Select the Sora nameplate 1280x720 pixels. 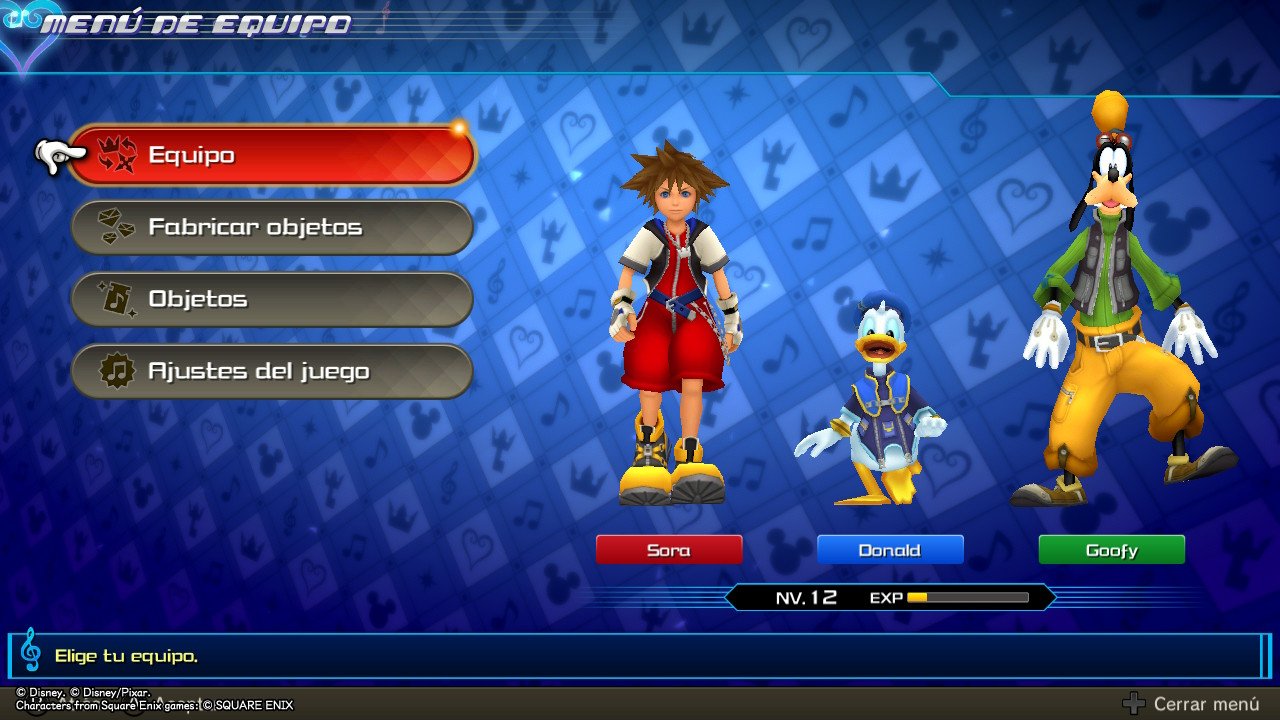[x=669, y=549]
